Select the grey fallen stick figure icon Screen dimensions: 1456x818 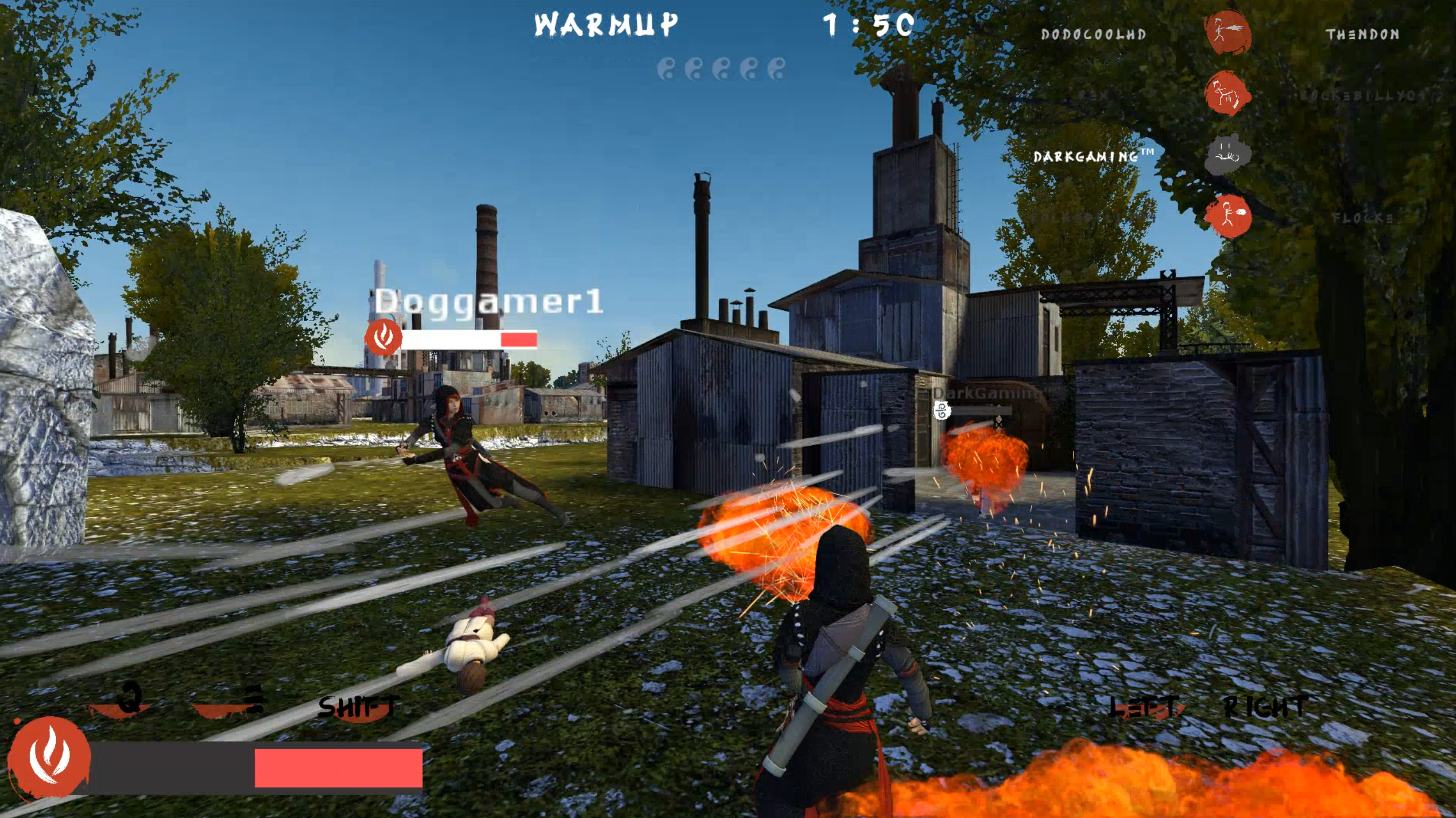tap(1228, 154)
